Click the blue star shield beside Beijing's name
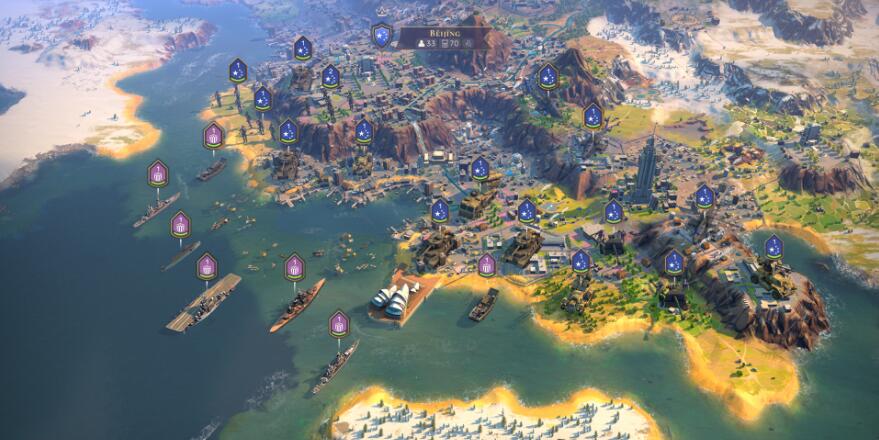Image resolution: width=879 pixels, height=440 pixels. [381, 36]
